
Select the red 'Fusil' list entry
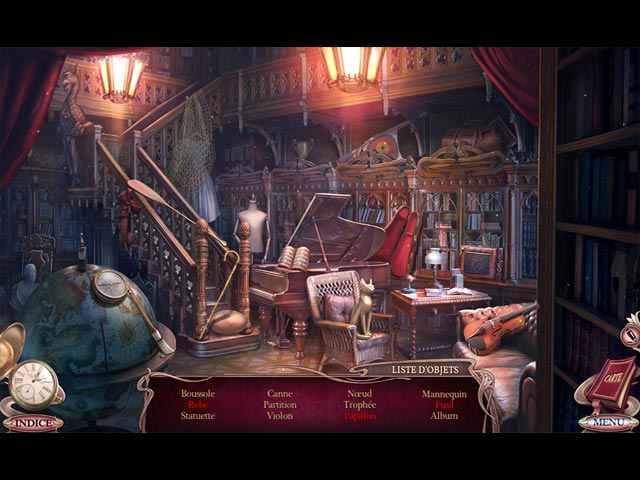tap(444, 405)
